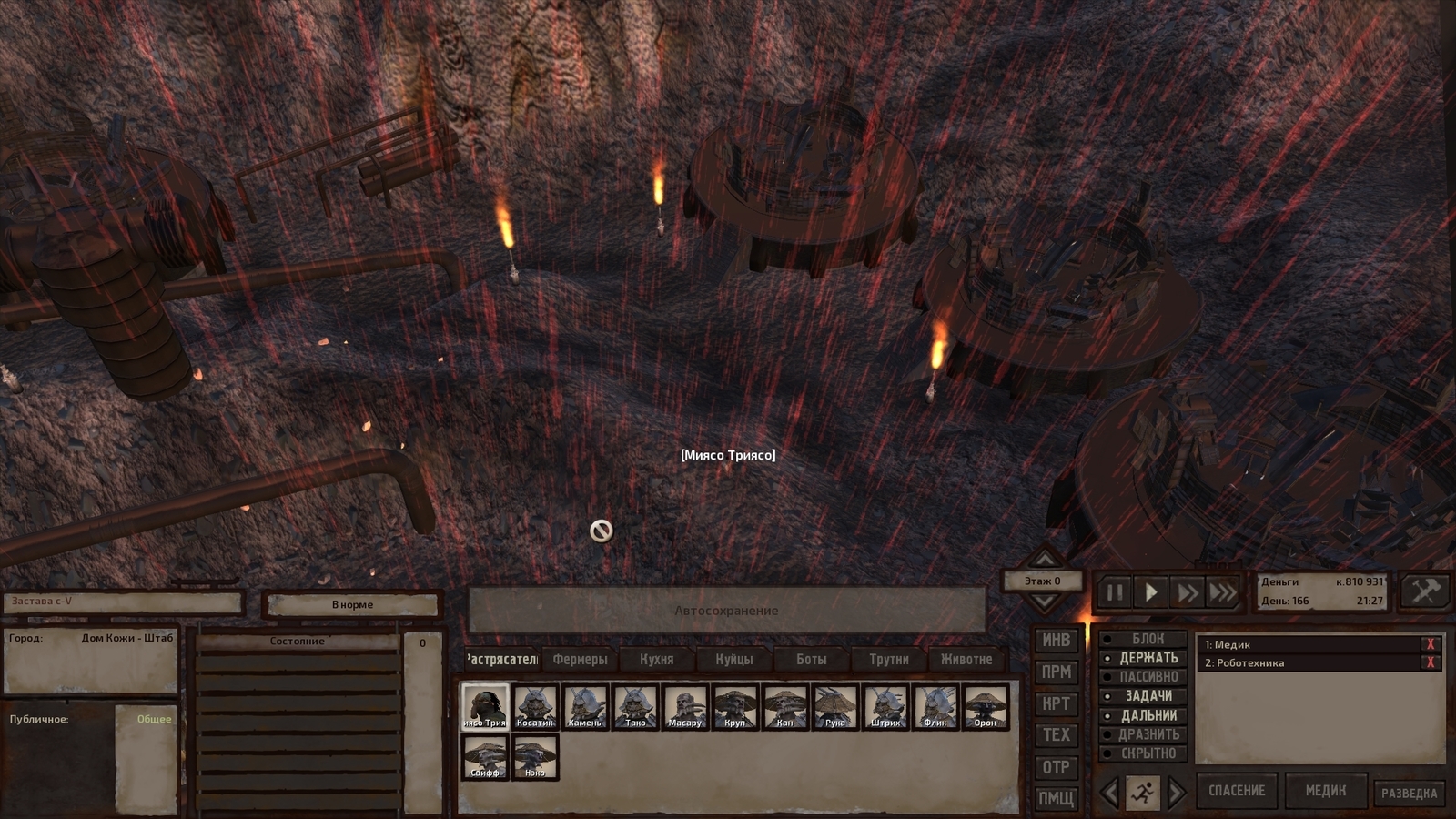1456x819 pixels.
Task: Select the Орон character portrait
Action: [x=985, y=707]
